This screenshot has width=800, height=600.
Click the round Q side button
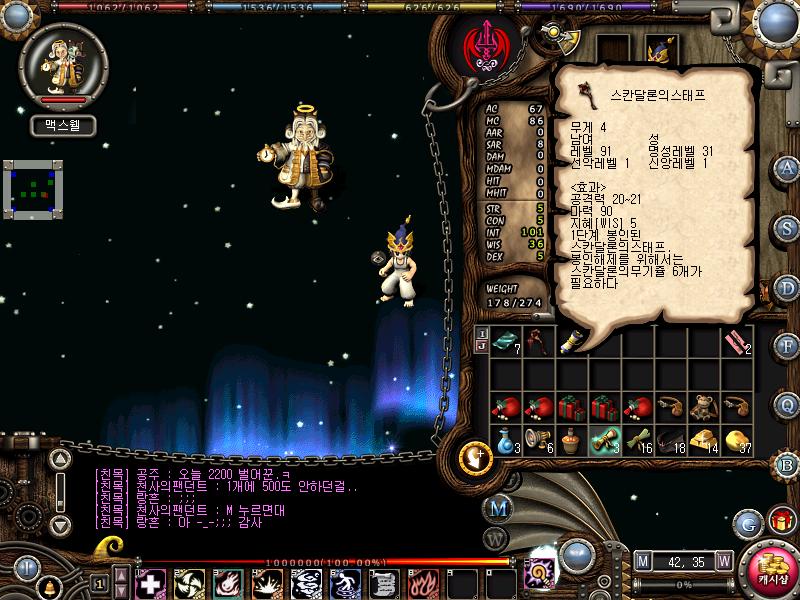pos(788,404)
